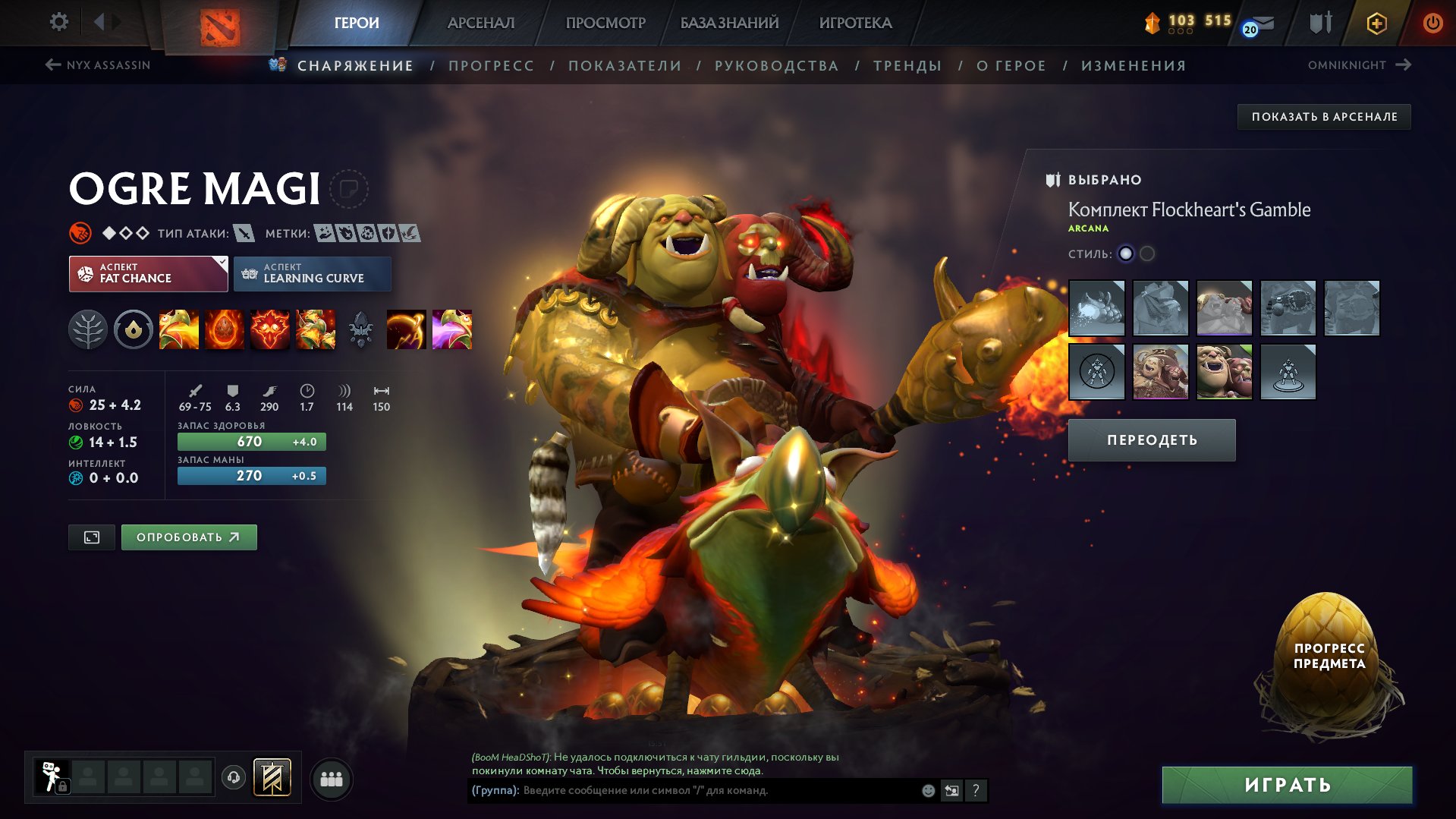Start matchmaking with the Играть button
1456x819 pixels.
click(x=1287, y=785)
